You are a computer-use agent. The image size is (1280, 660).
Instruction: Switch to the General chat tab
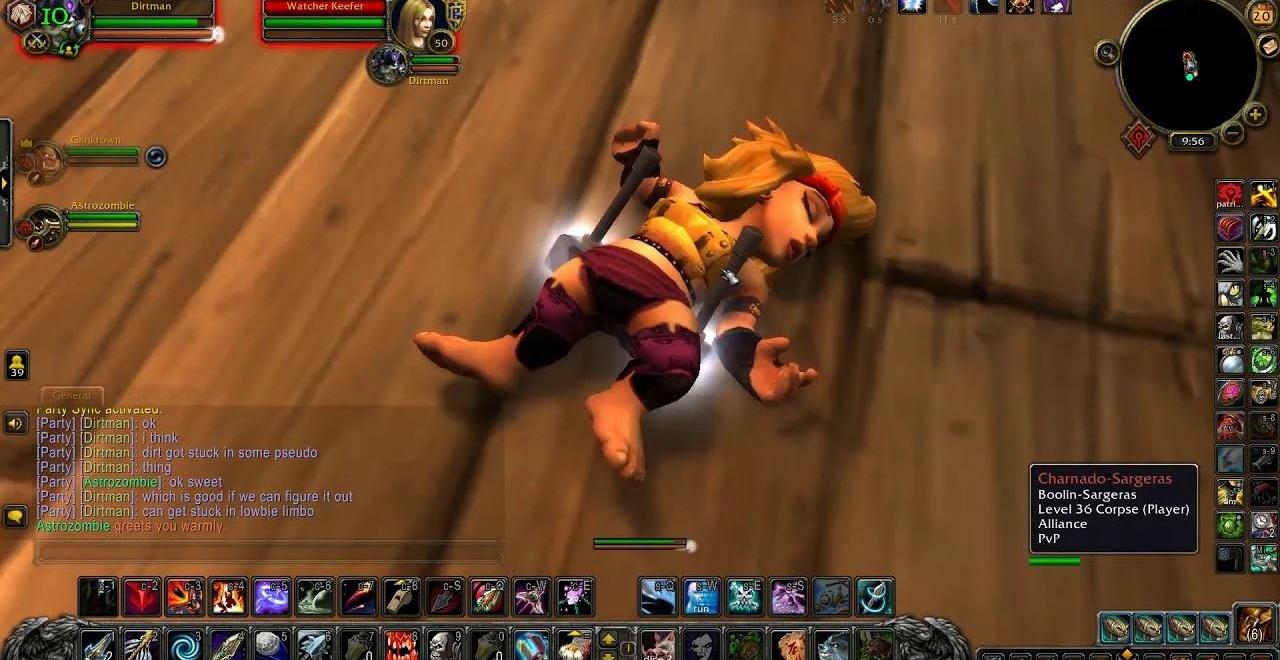(x=71, y=396)
